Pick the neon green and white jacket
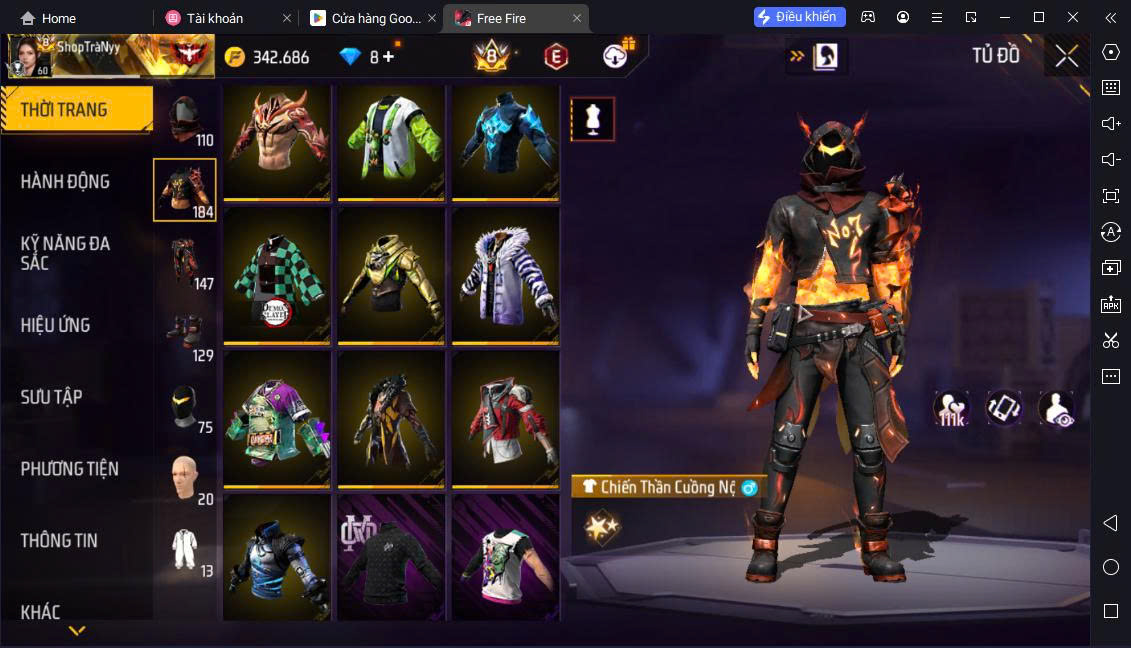Viewport: 1131px width, 648px height. (x=391, y=141)
